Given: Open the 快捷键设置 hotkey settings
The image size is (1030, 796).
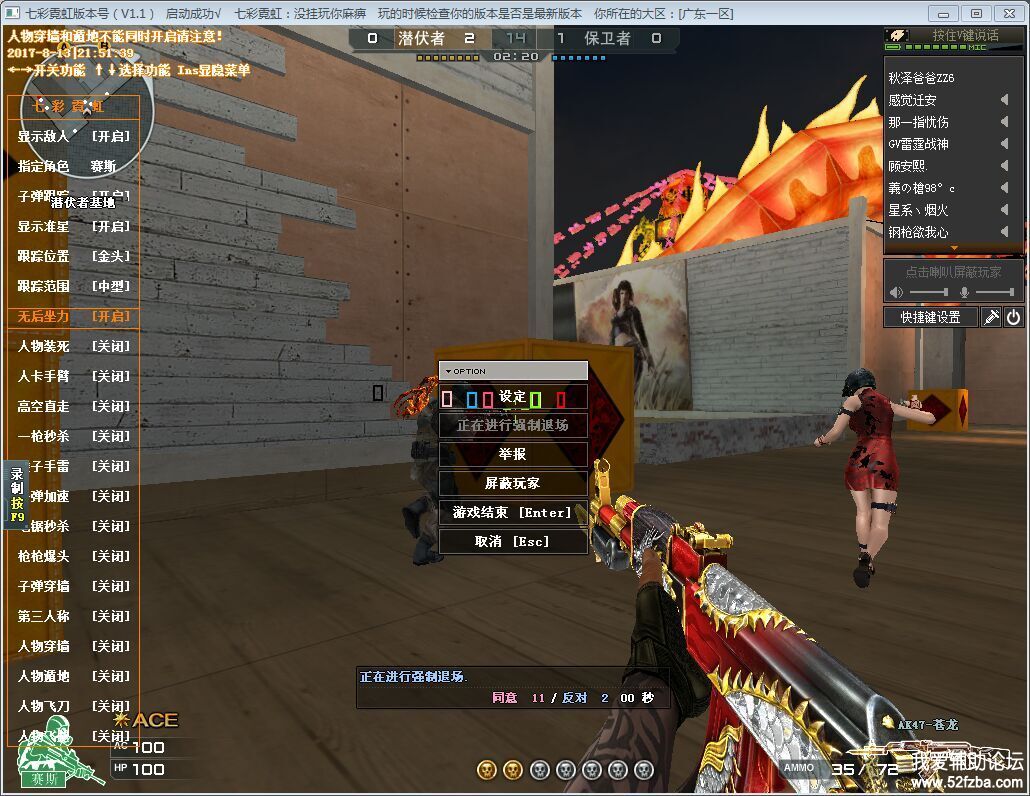Looking at the screenshot, I should pos(930,317).
